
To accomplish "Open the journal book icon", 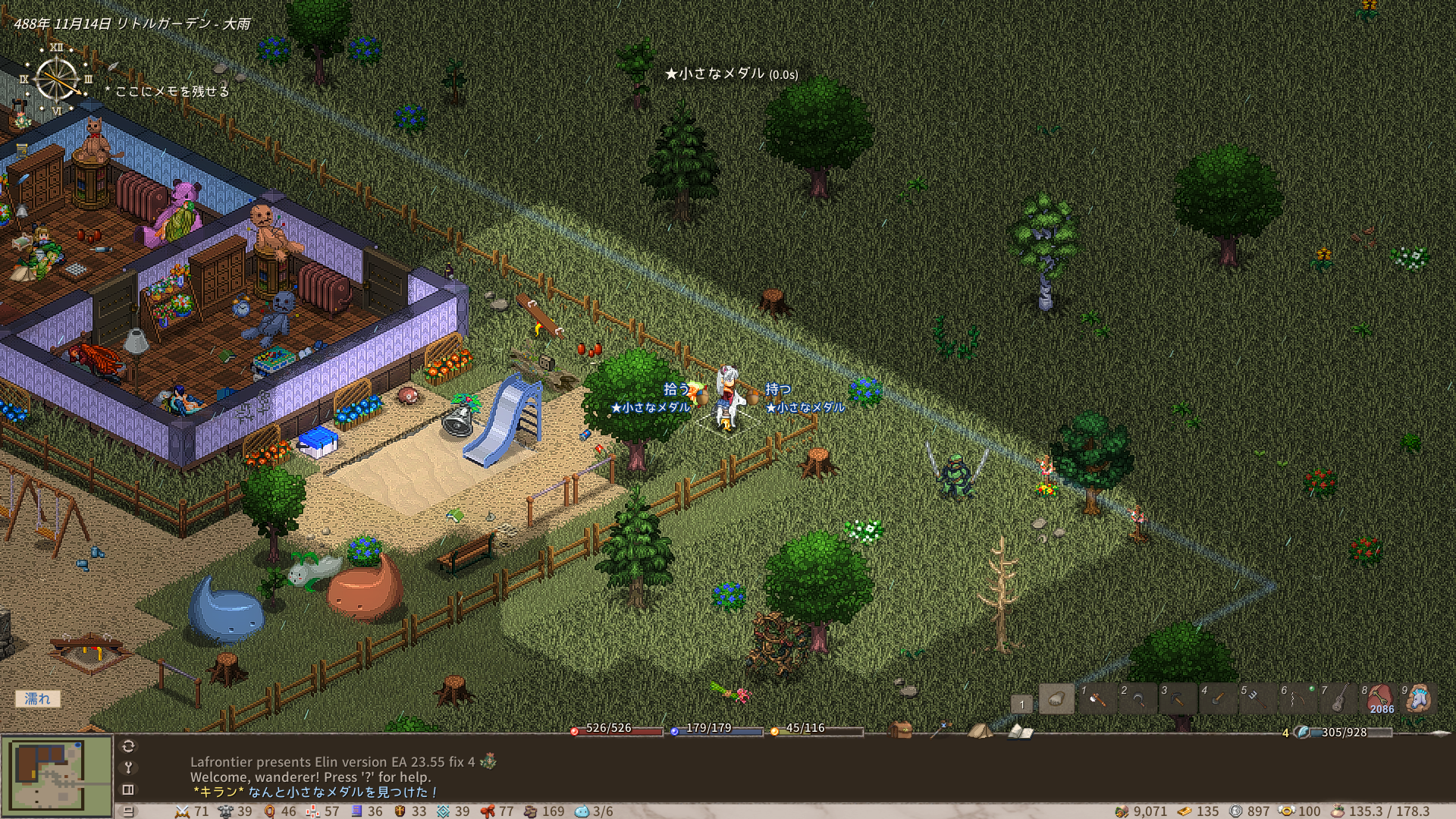I will click(x=1020, y=731).
